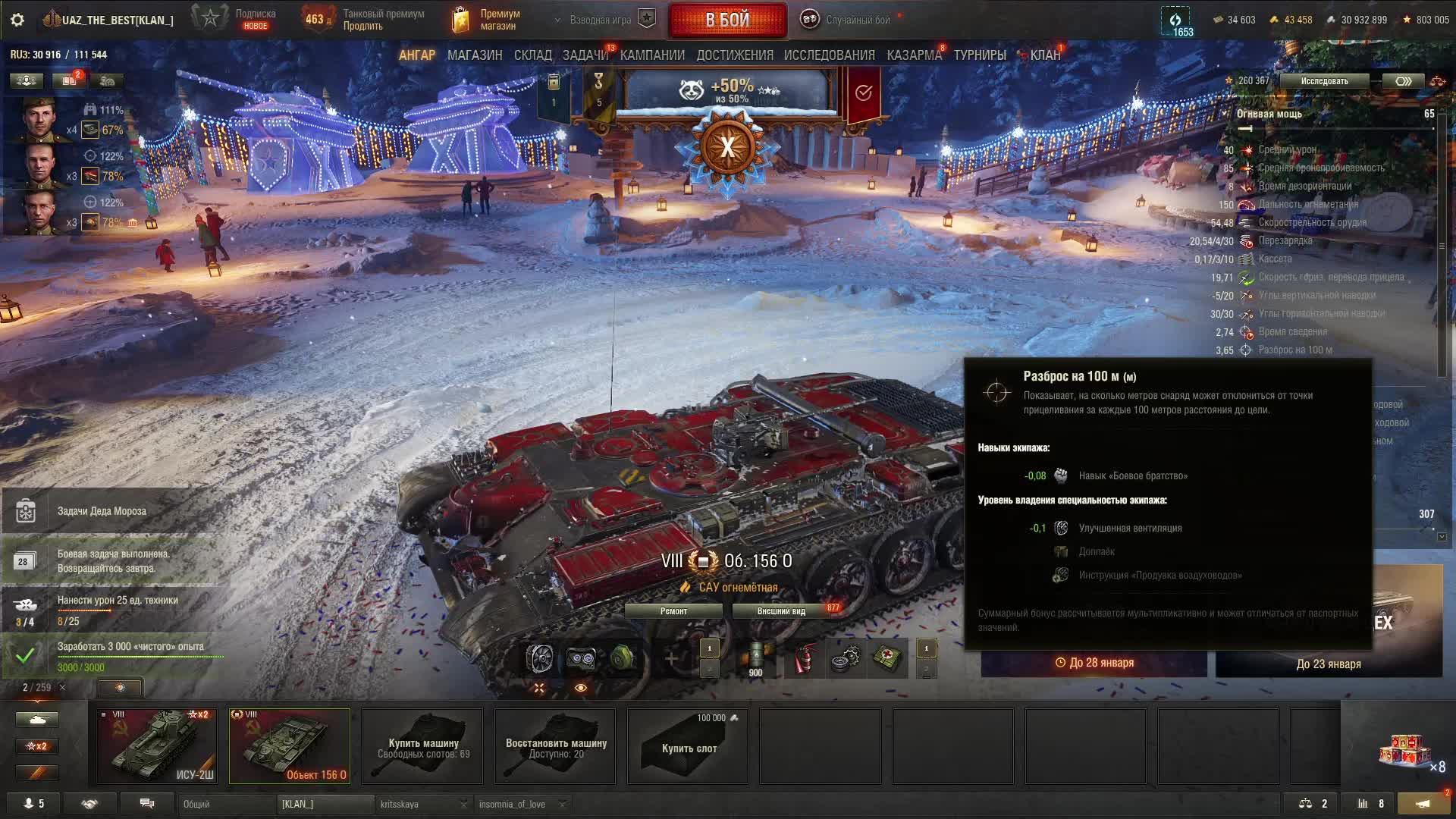Screen dimensions: 1456x819
Task: Open the ТУРНИРЫ tab
Action: pos(980,55)
